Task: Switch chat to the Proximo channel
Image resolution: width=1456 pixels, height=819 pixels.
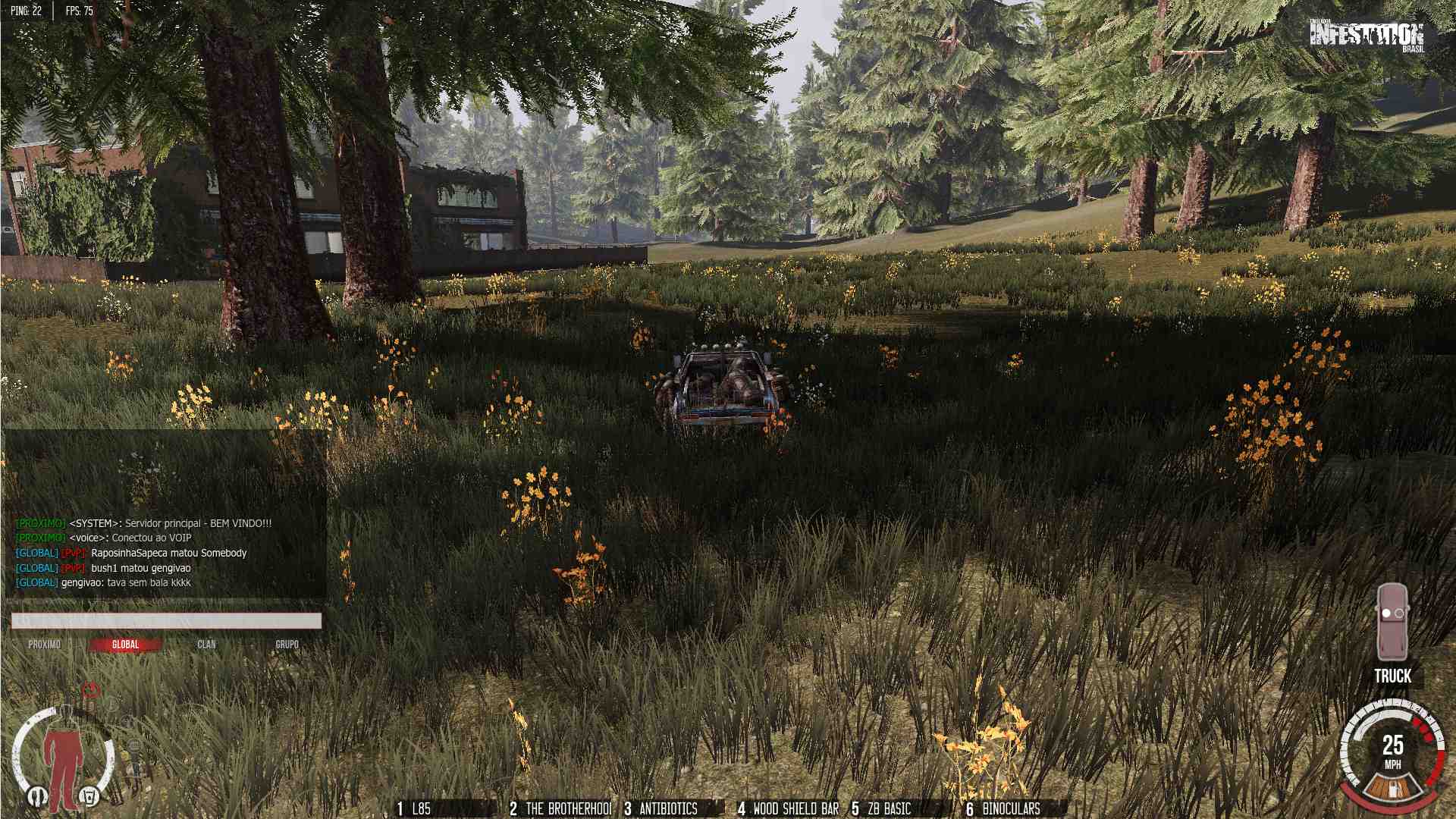Action: 44,645
